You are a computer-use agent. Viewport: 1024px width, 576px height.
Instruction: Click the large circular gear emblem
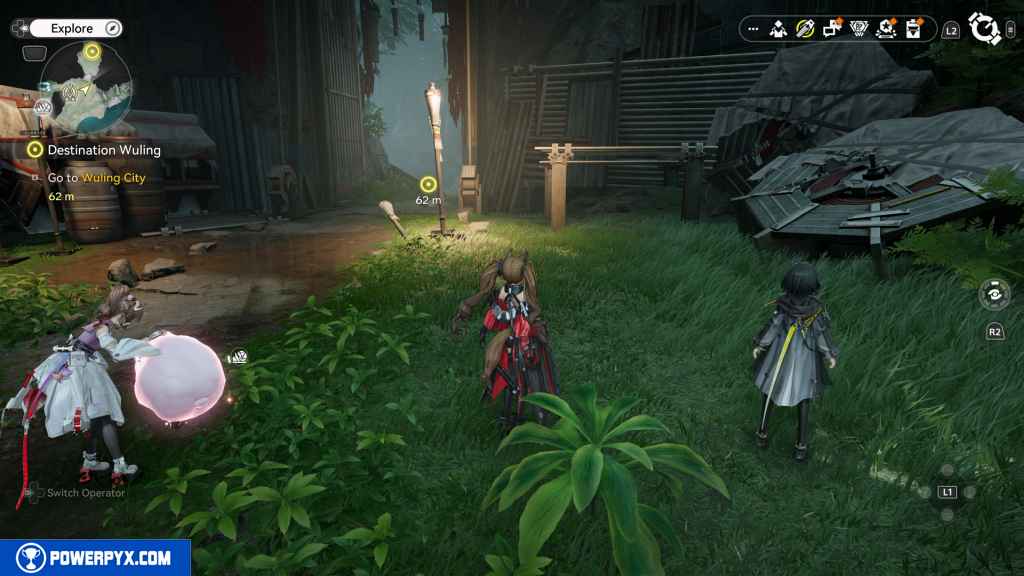(x=984, y=29)
